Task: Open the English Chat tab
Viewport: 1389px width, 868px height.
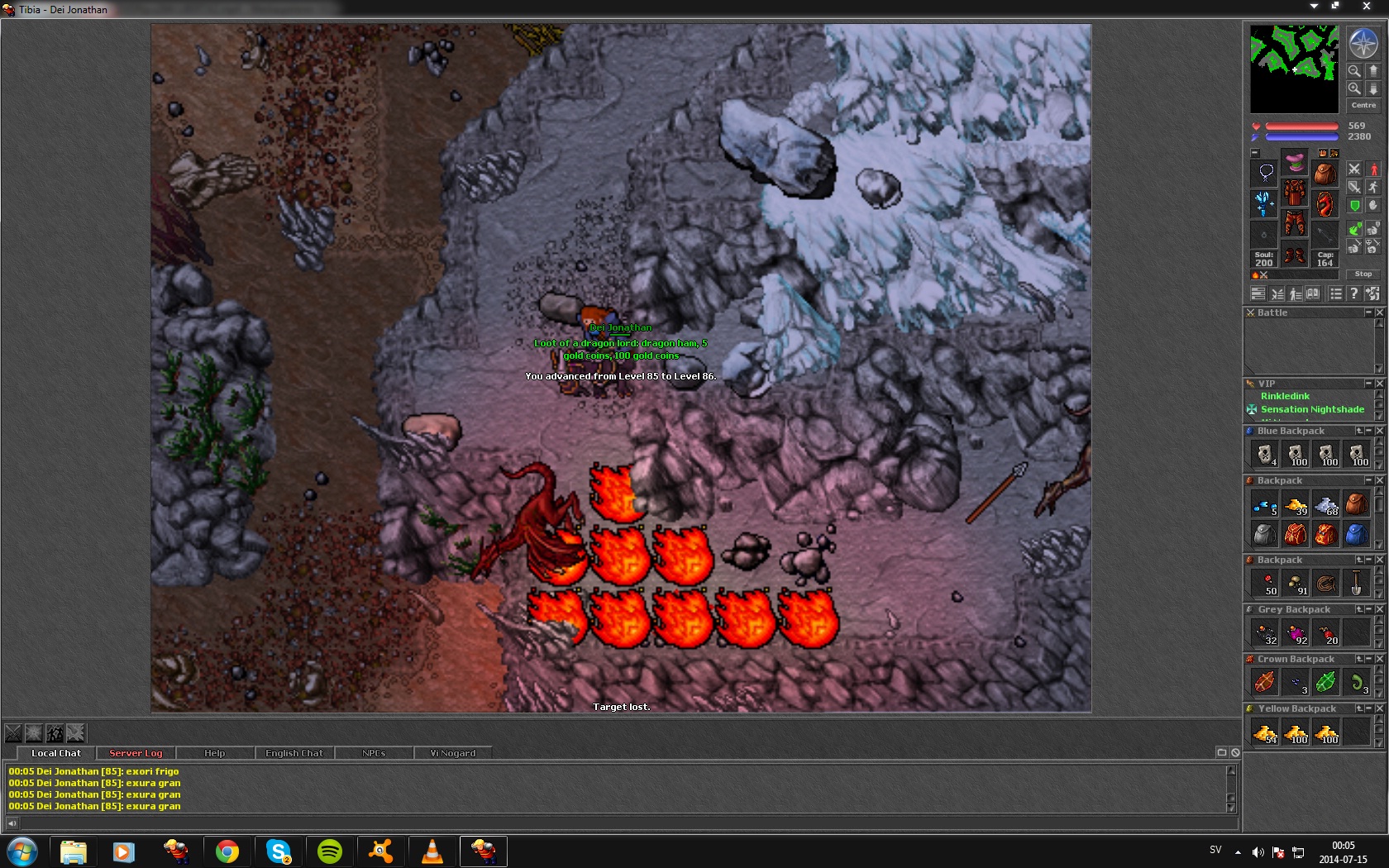Action: [294, 753]
